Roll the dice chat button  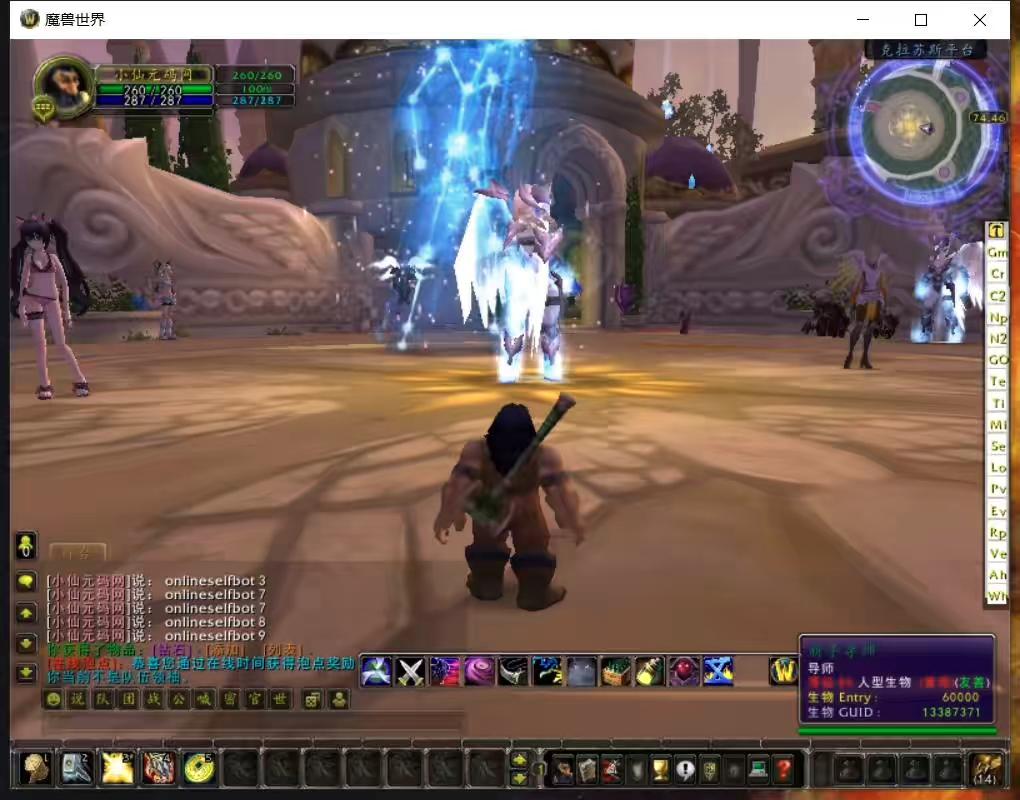312,699
